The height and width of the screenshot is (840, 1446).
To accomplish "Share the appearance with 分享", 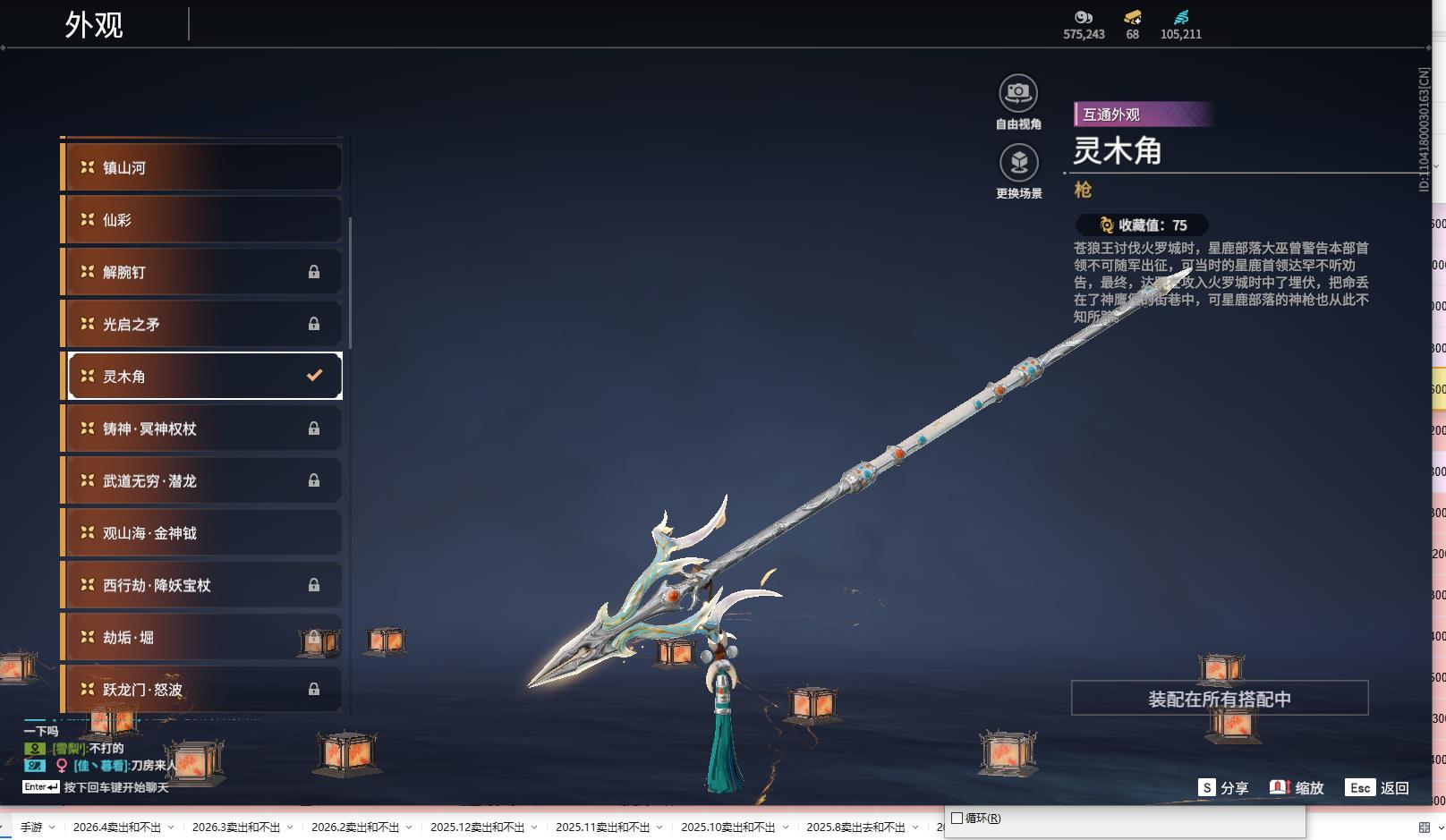I will (1224, 787).
